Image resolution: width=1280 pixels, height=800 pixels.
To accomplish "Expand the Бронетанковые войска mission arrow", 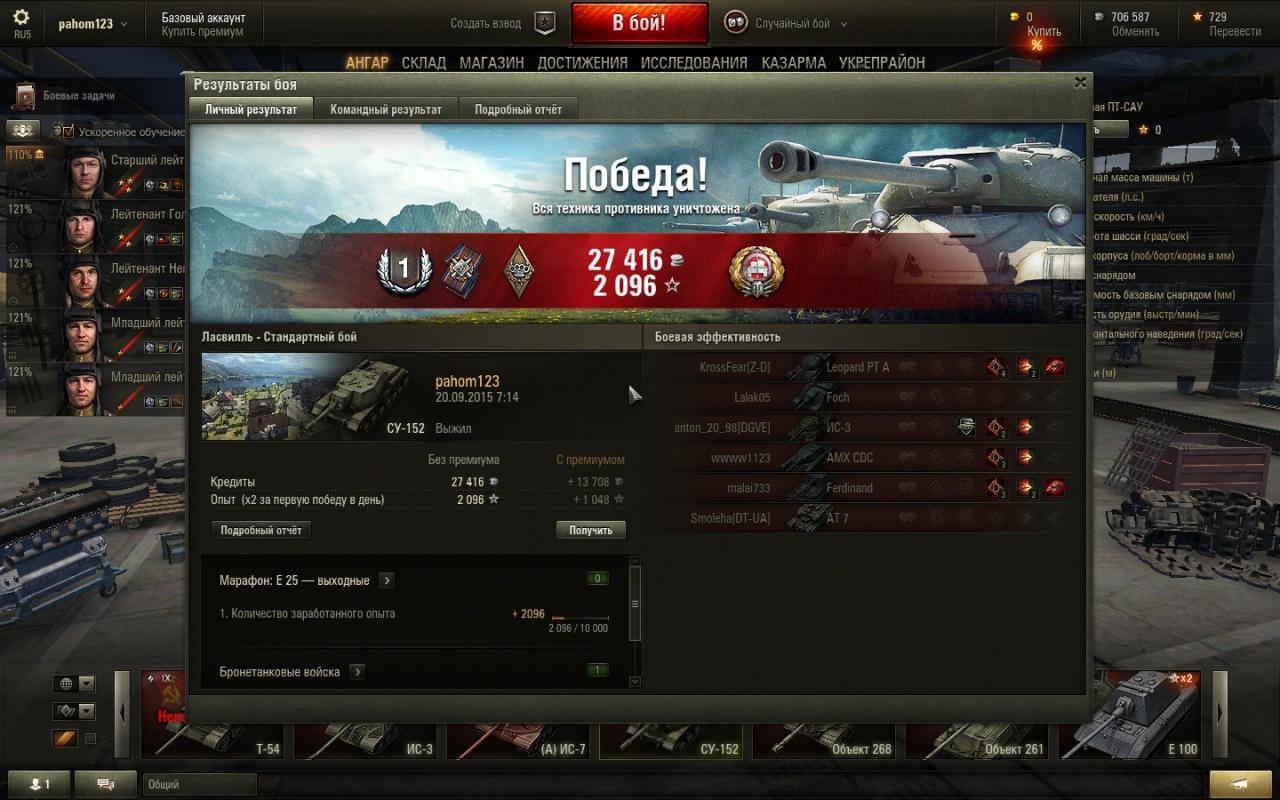I will [x=357, y=672].
